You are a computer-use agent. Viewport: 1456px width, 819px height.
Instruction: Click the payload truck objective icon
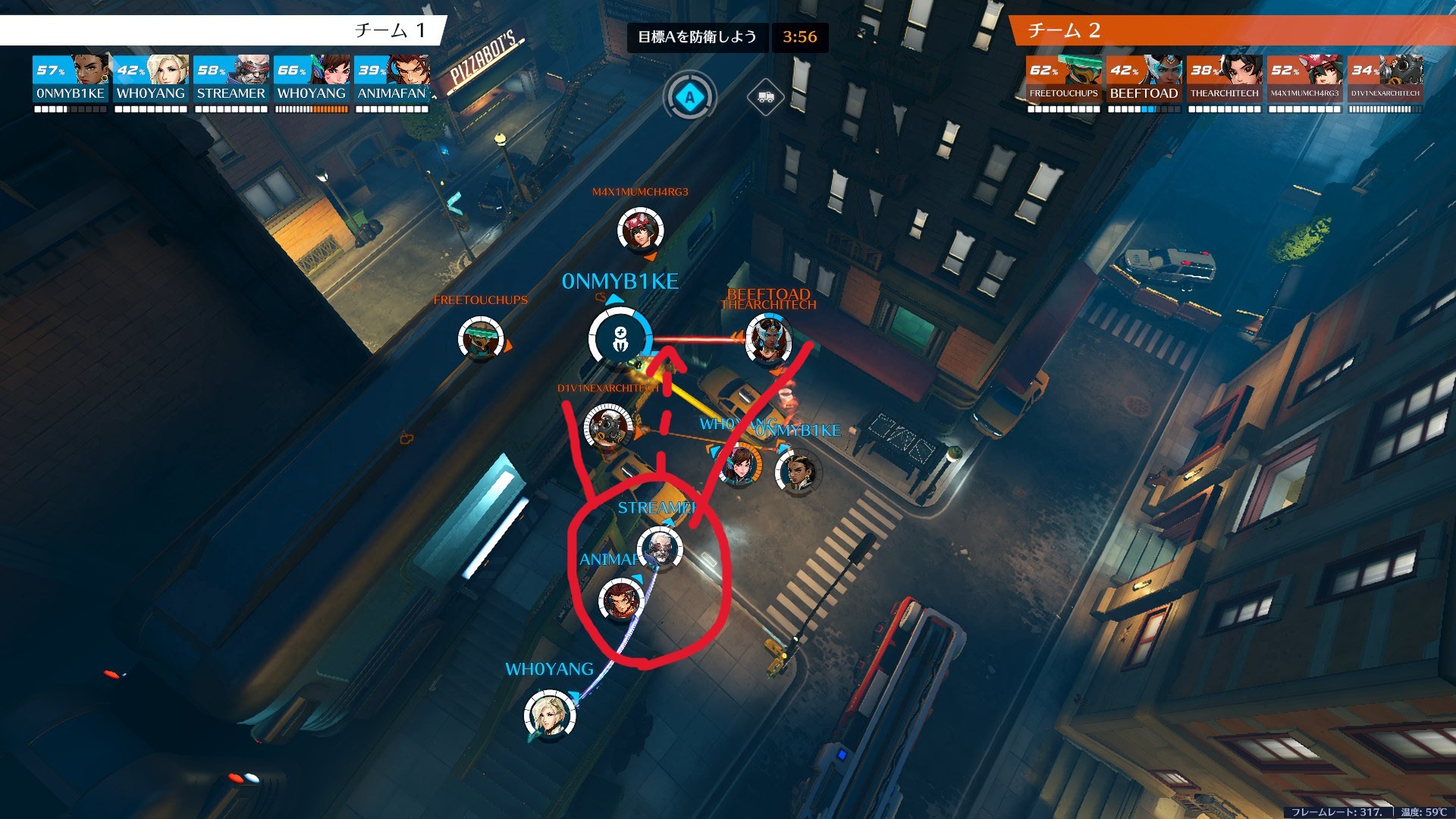coord(765,97)
